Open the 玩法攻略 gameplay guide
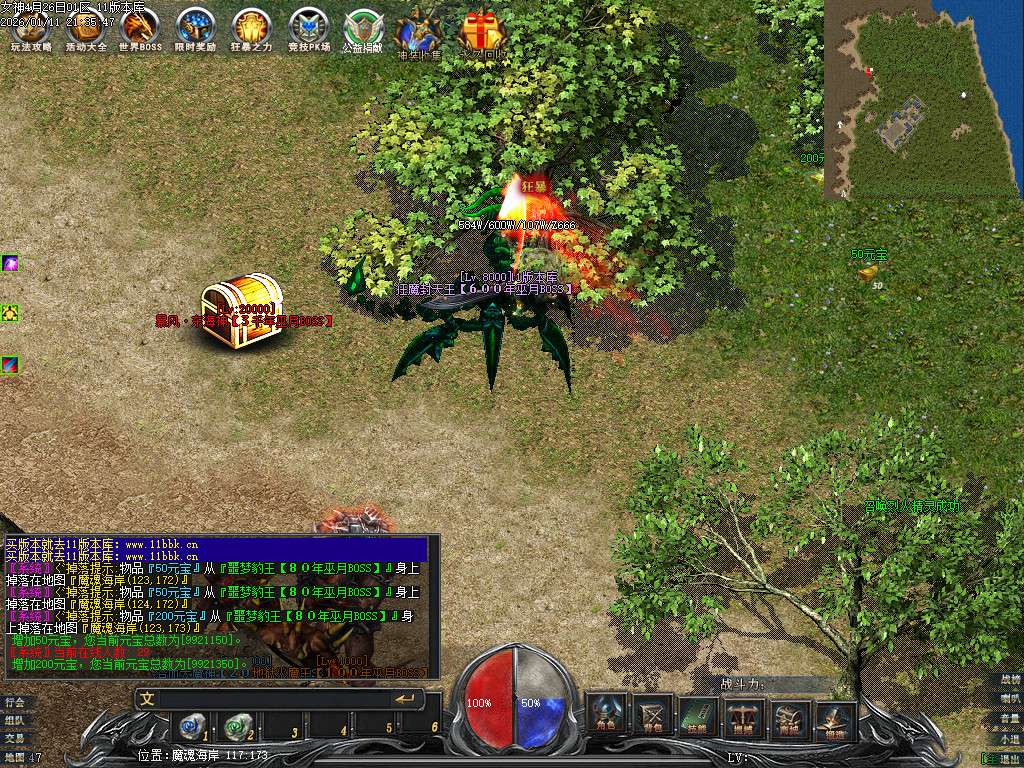The height and width of the screenshot is (768, 1024). pos(30,28)
